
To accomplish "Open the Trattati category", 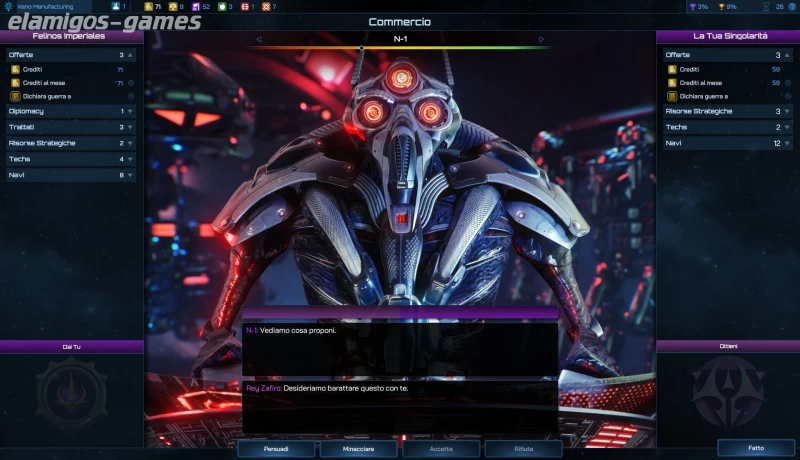I will 70,127.
